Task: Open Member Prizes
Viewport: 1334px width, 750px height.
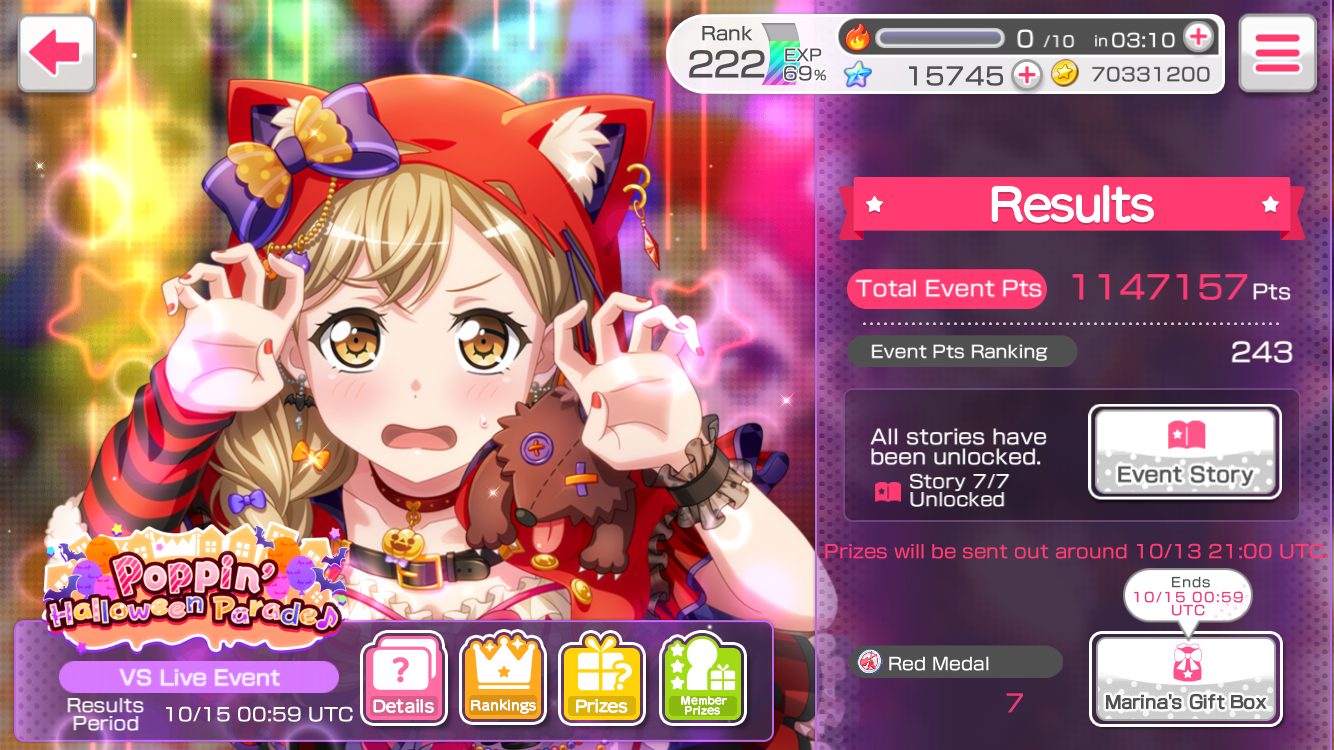Action: pos(702,678)
